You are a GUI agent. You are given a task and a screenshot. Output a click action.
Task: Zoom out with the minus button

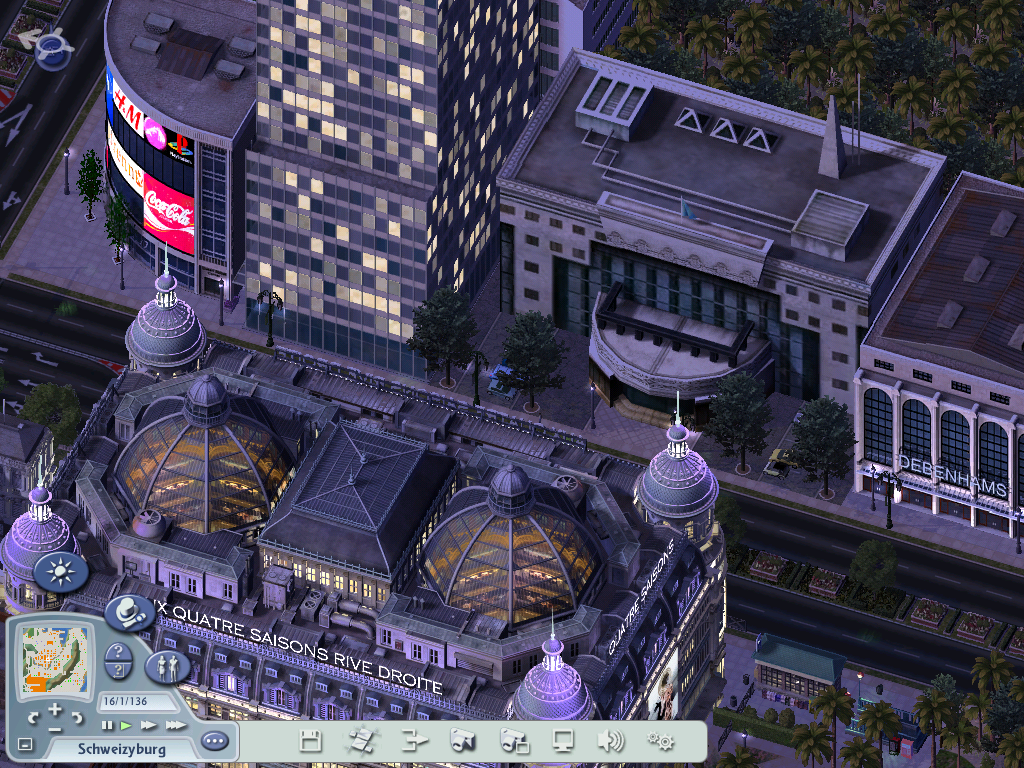click(55, 729)
